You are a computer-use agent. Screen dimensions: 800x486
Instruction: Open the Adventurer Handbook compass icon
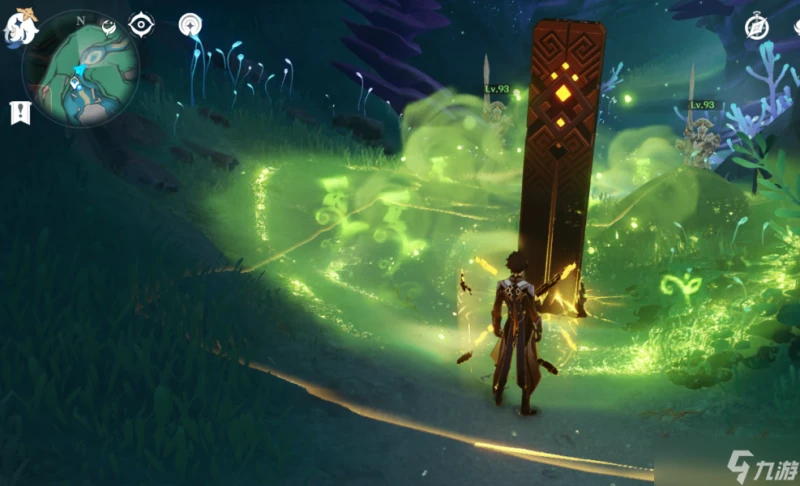(x=757, y=28)
